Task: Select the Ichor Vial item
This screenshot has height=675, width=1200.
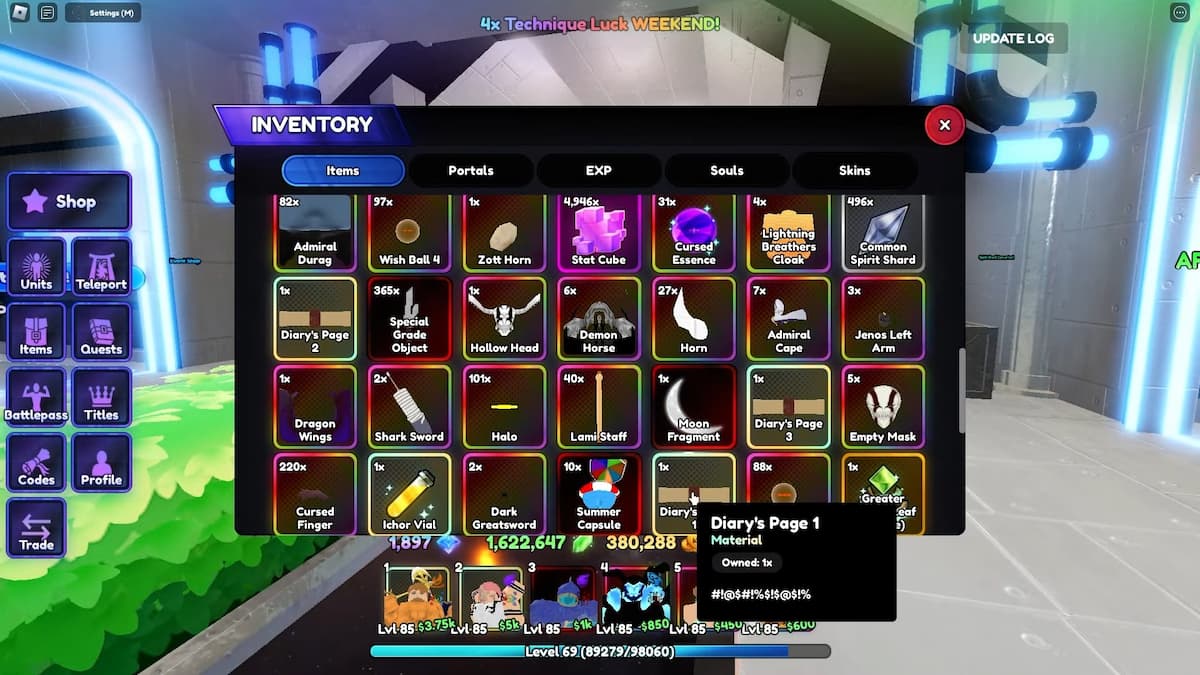Action: coord(409,495)
